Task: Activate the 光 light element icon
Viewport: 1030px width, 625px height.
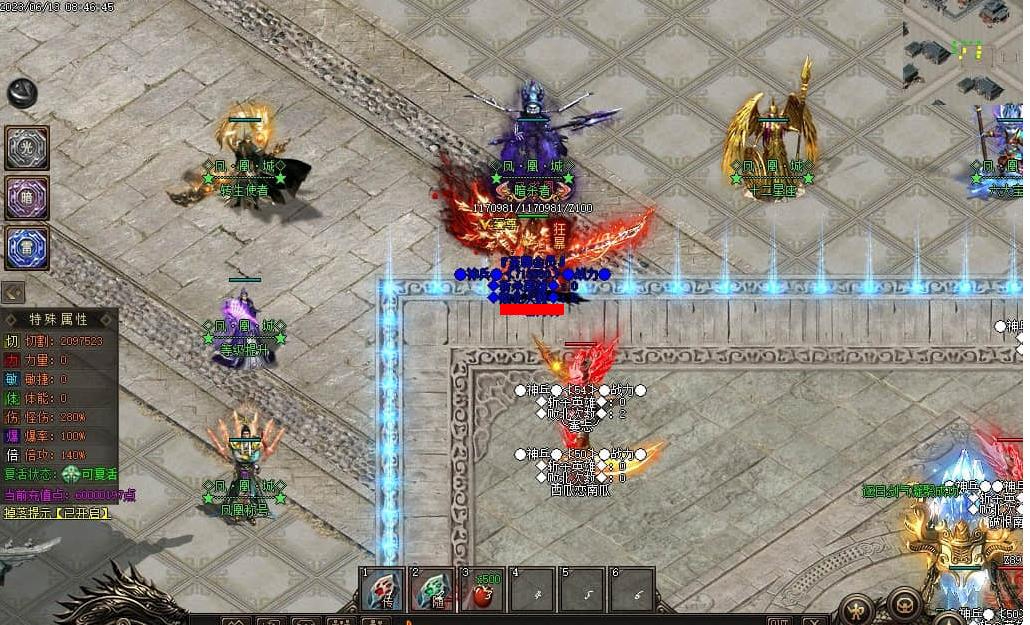Action: [27, 147]
